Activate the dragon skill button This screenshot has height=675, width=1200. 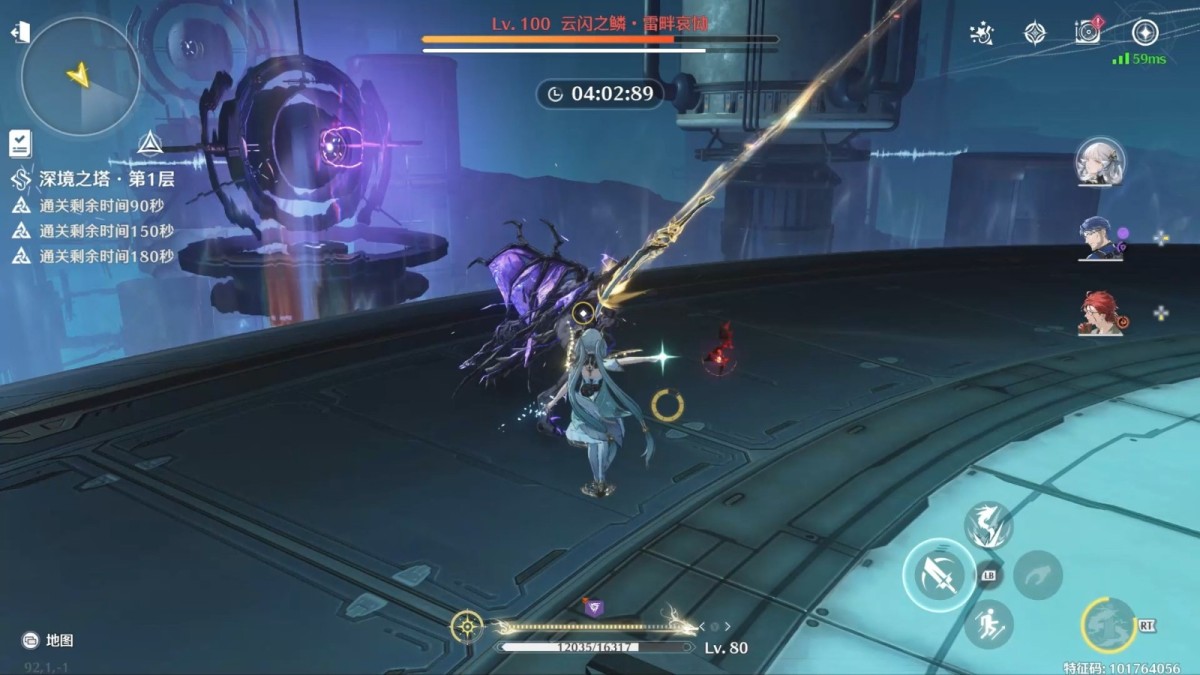pos(988,525)
